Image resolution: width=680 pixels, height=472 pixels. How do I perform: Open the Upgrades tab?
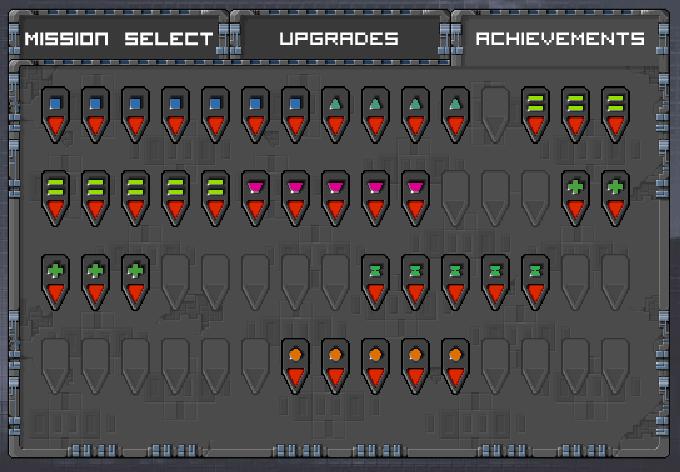click(339, 39)
